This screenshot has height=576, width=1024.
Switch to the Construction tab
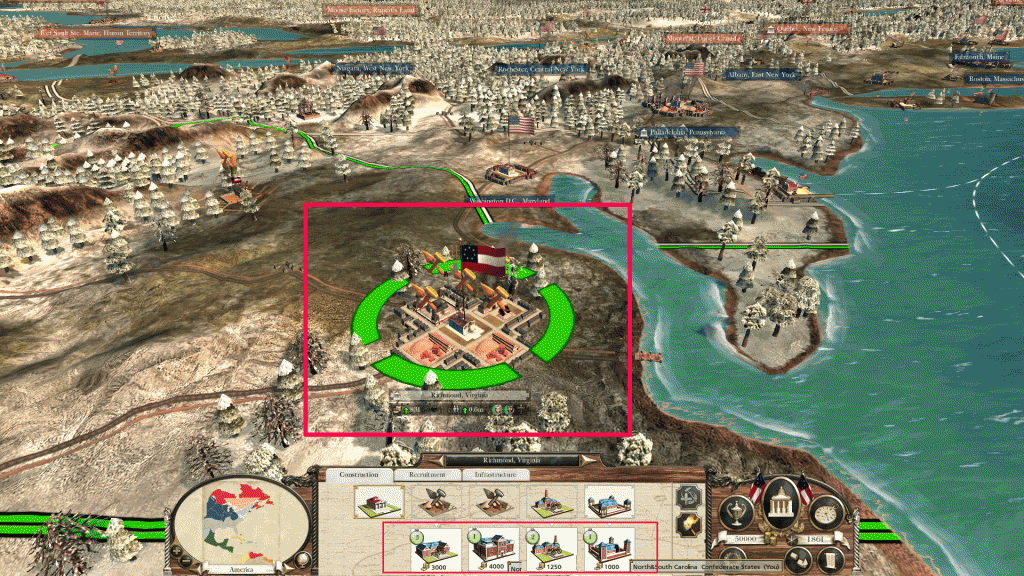357,475
